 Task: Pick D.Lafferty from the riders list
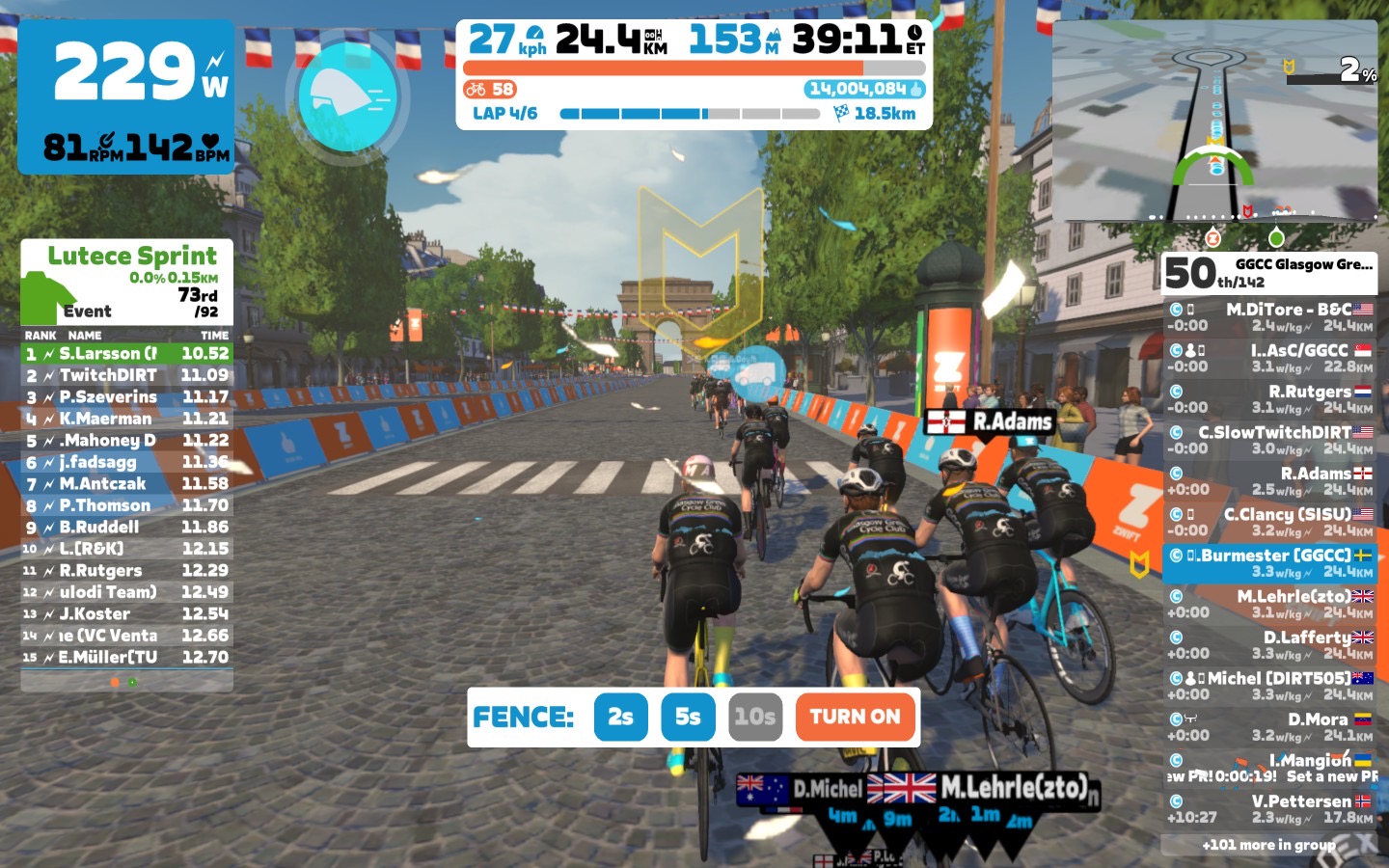1269,644
